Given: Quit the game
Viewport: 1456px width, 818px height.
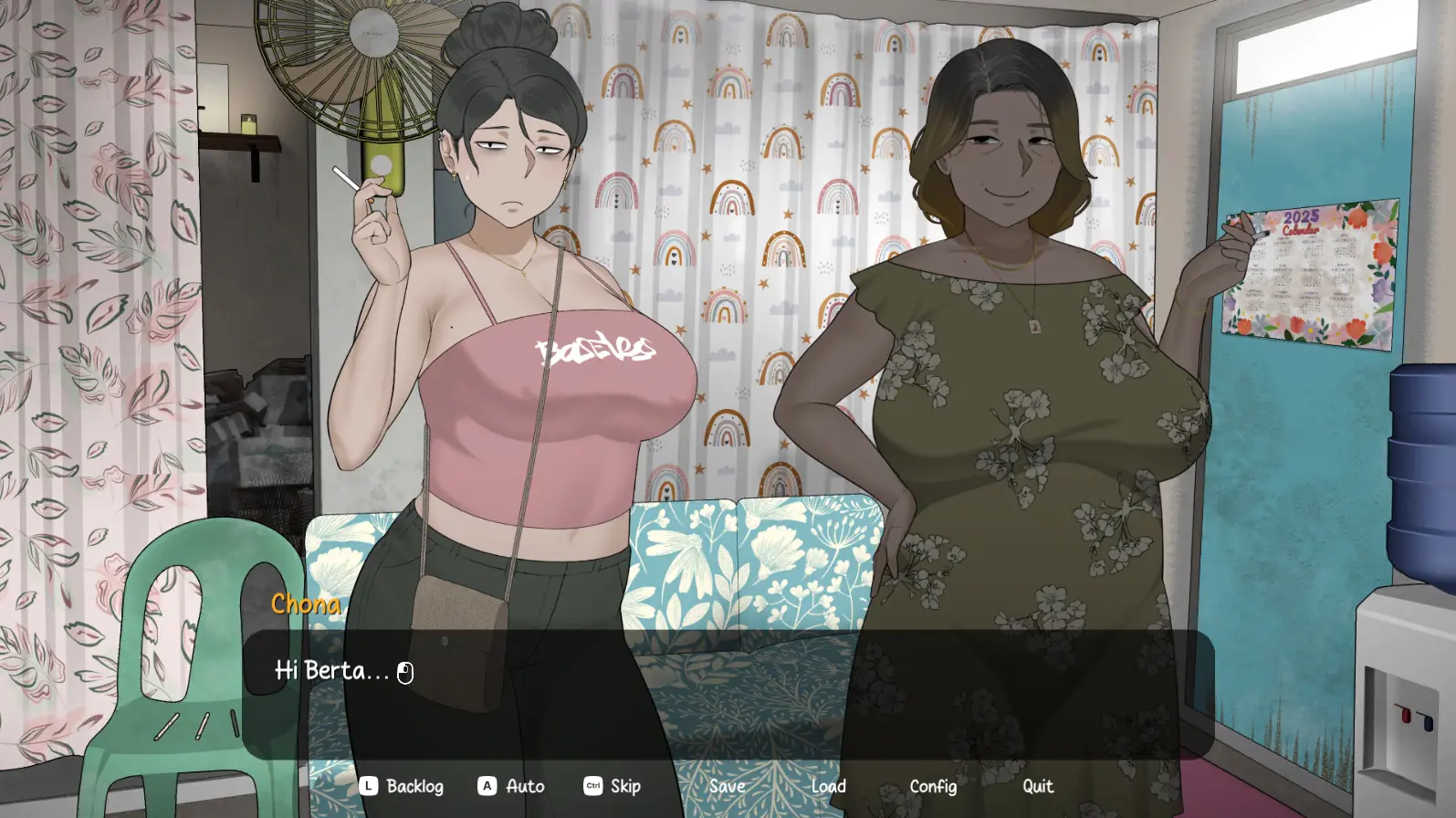Looking at the screenshot, I should [x=1038, y=786].
